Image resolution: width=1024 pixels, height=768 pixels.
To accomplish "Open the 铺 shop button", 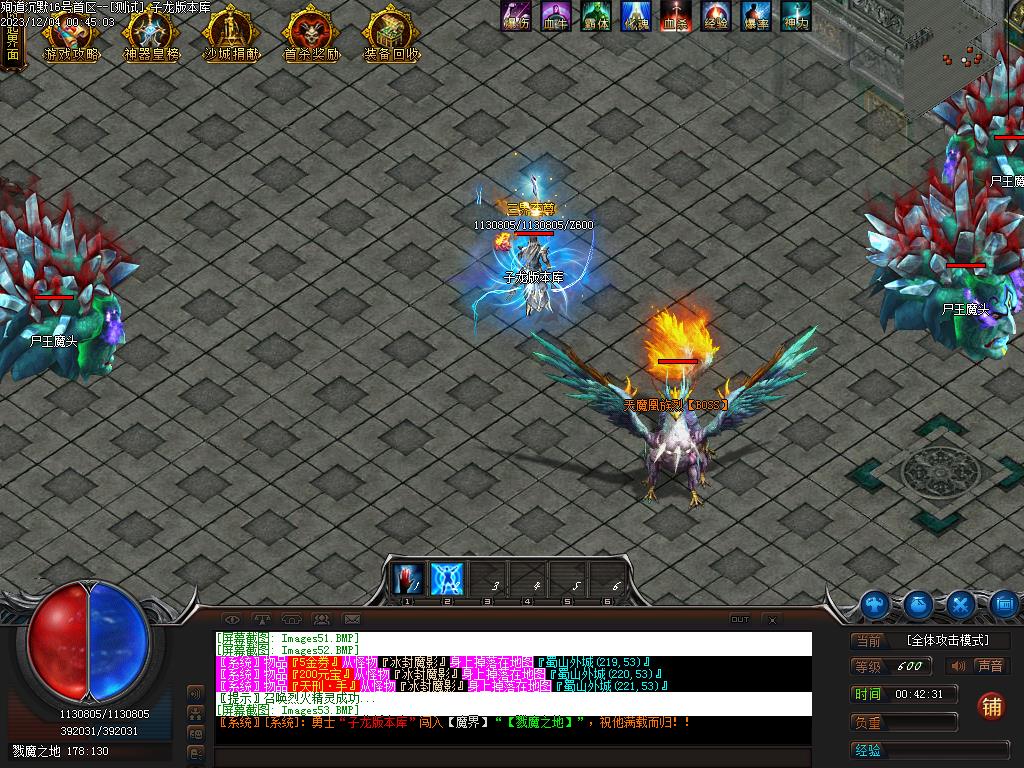I will (991, 705).
